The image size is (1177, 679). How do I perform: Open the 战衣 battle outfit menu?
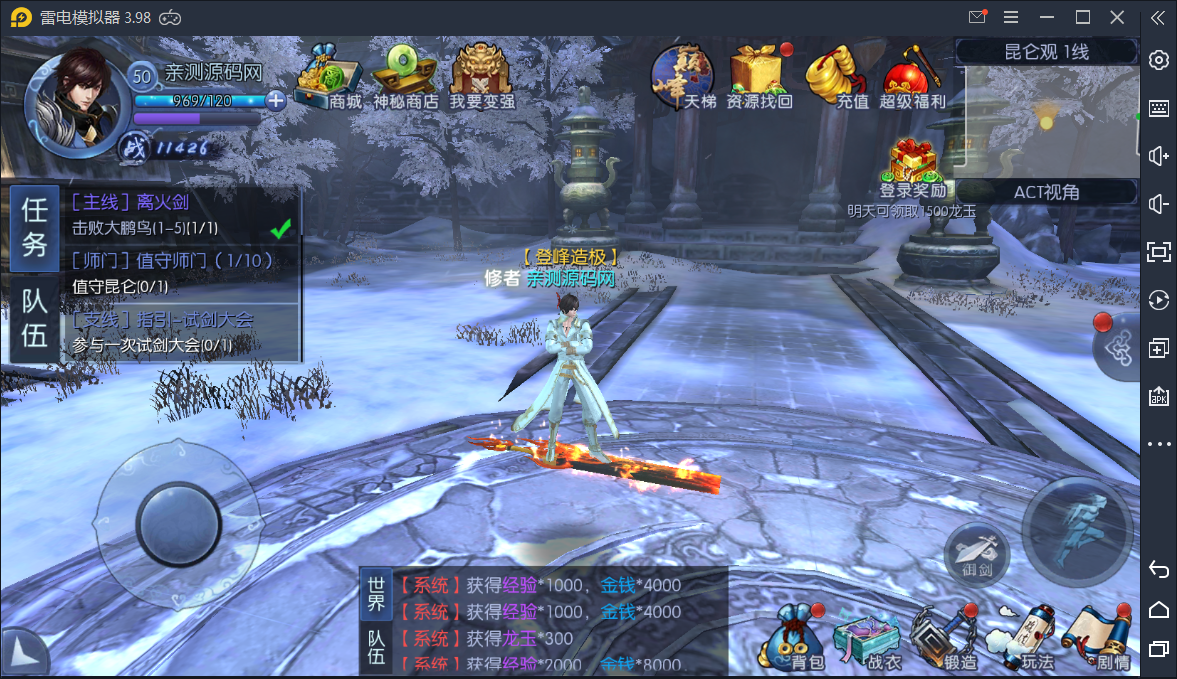point(866,640)
